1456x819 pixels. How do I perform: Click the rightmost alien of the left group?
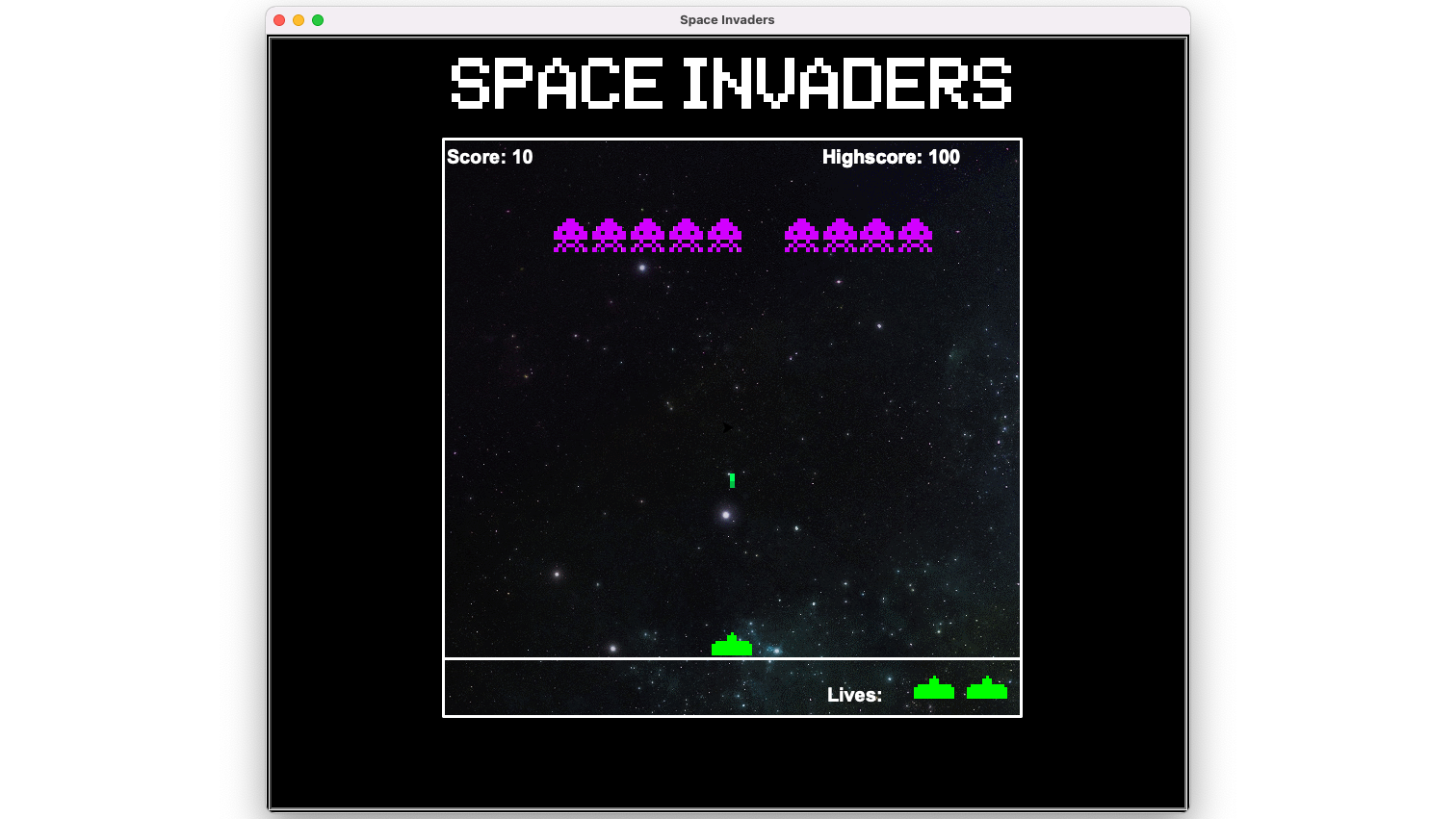(722, 236)
